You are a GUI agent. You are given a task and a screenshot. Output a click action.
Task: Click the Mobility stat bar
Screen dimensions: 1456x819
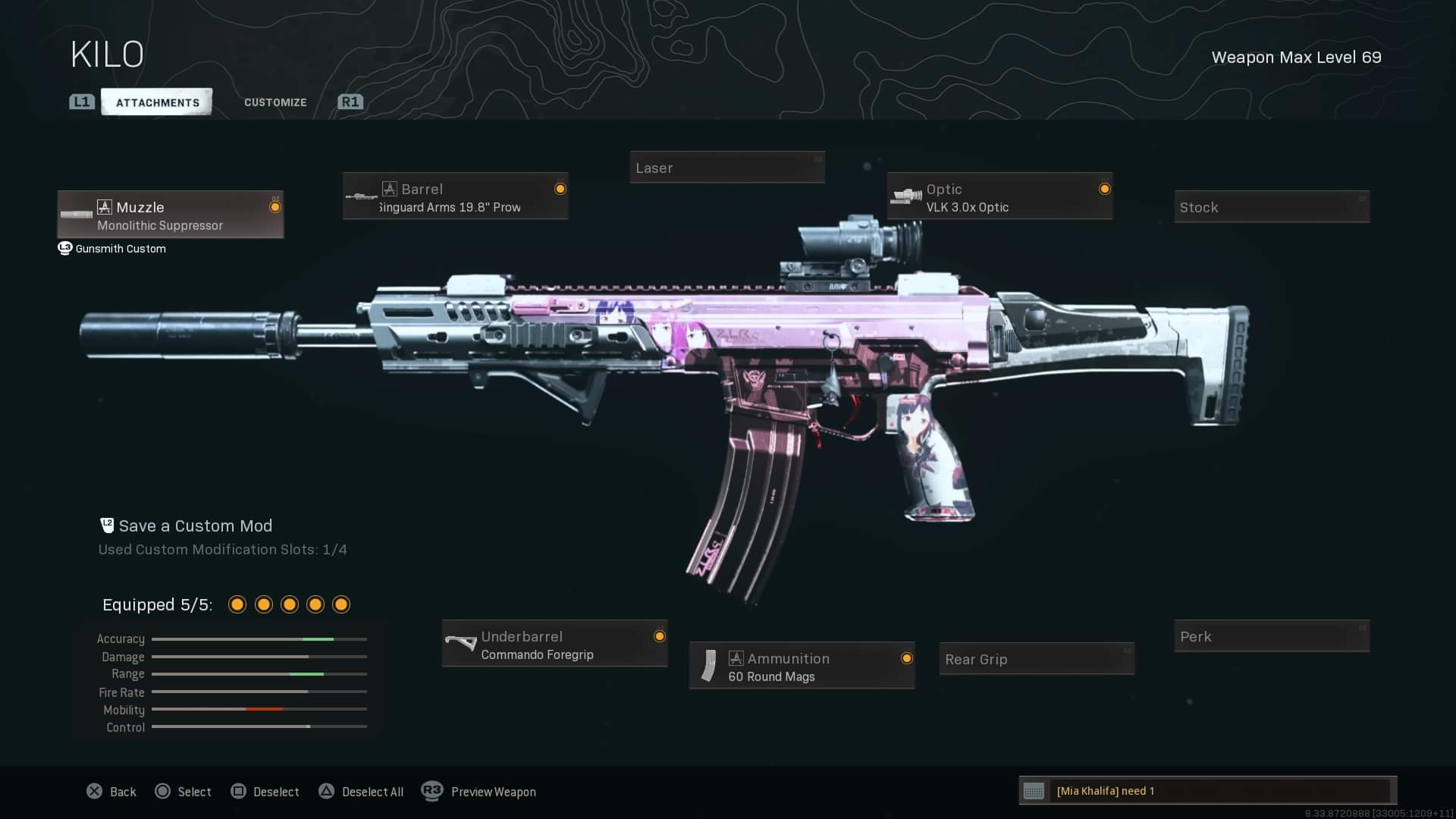tap(259, 710)
